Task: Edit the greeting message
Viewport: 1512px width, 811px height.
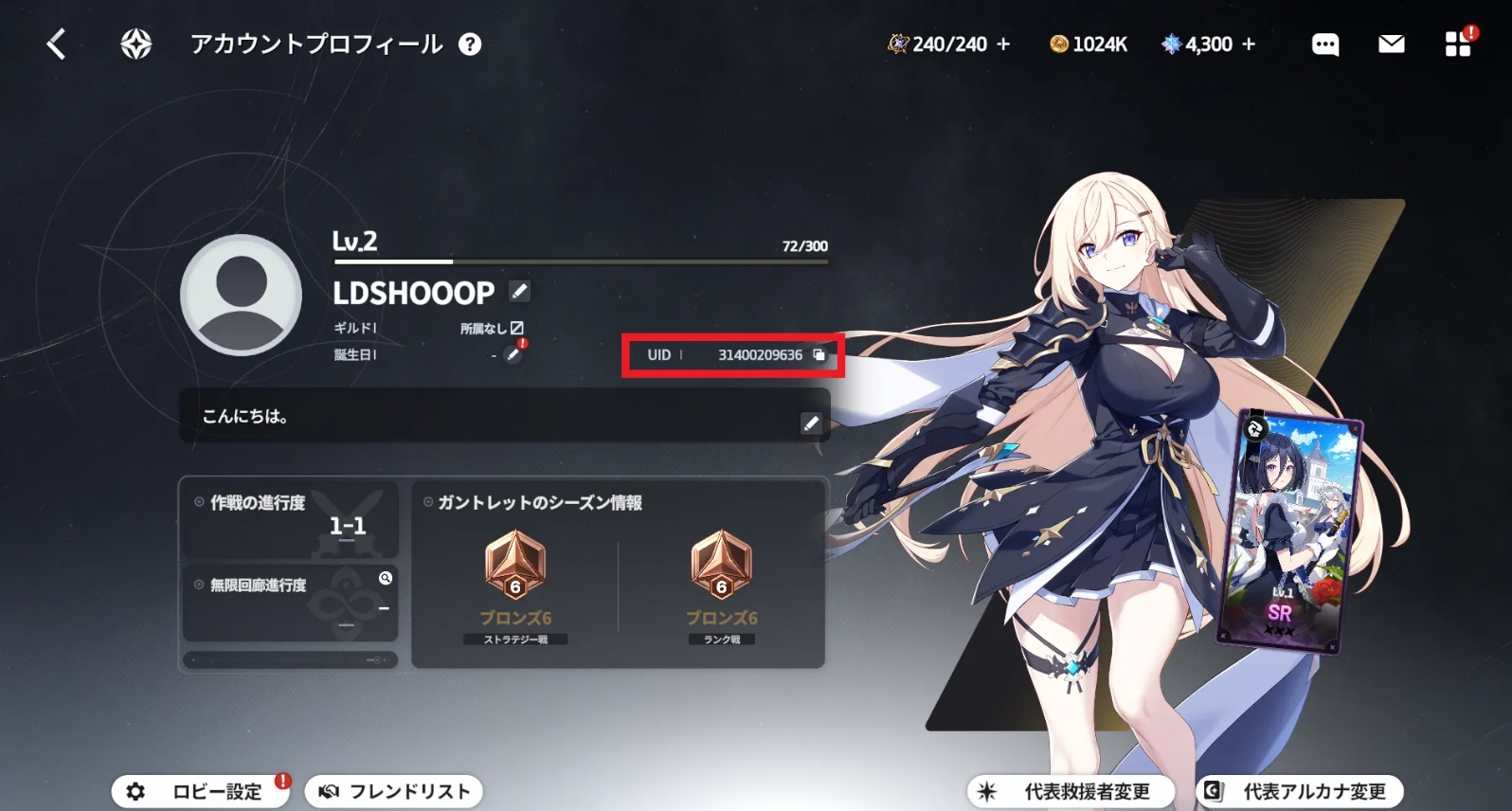Action: pyautogui.click(x=811, y=423)
